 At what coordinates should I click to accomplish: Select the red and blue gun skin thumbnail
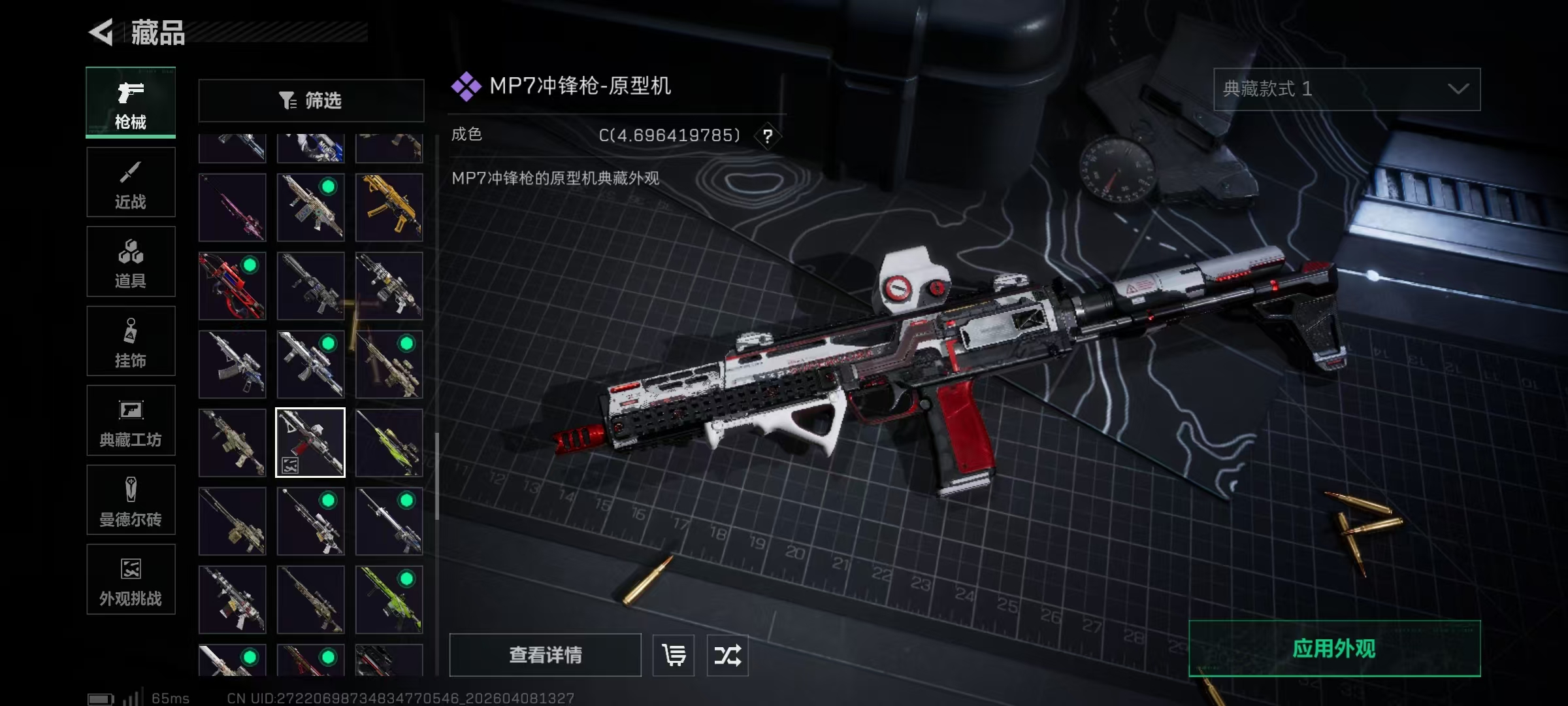233,286
